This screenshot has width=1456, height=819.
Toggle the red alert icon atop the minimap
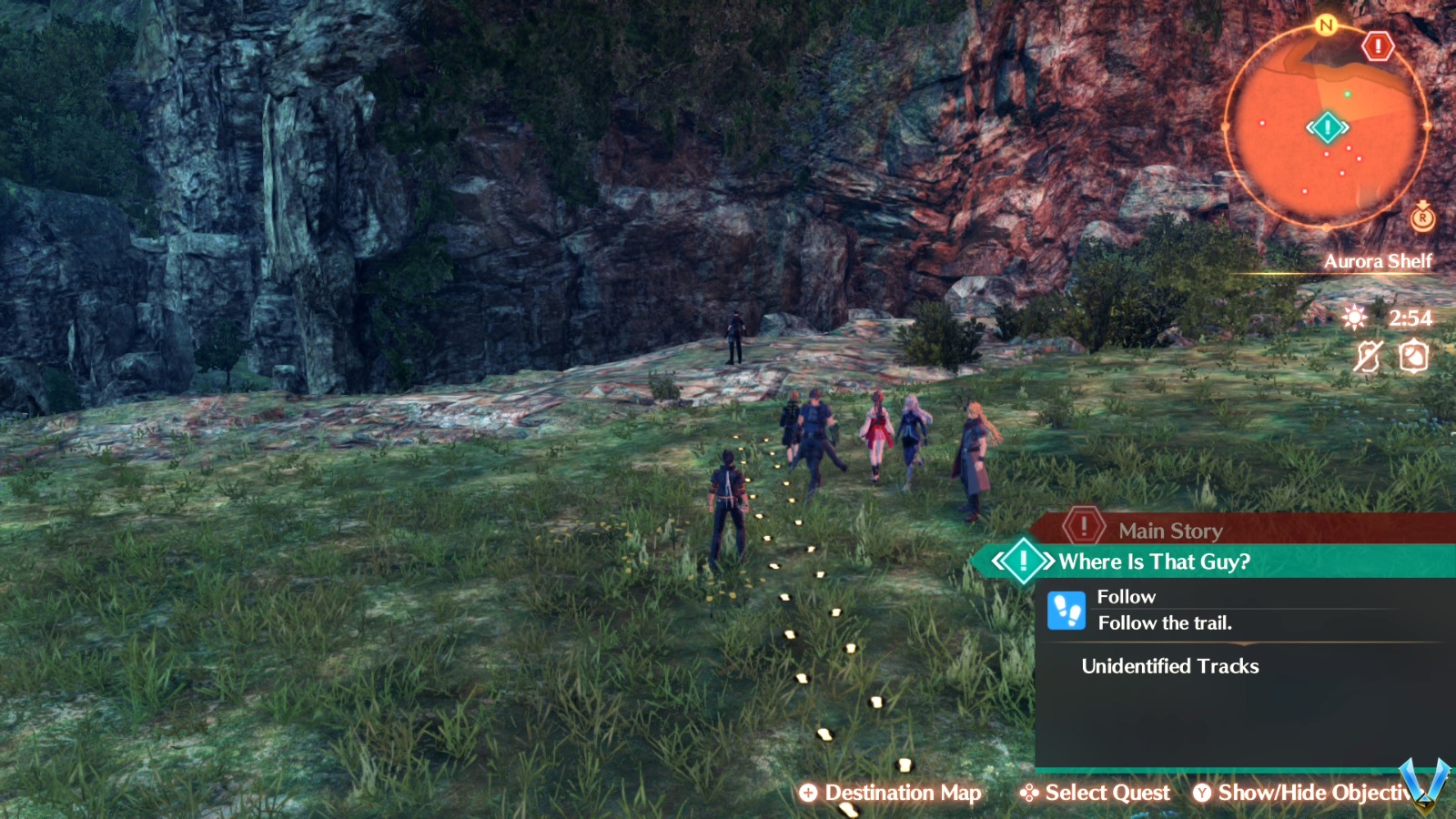pos(1379,45)
